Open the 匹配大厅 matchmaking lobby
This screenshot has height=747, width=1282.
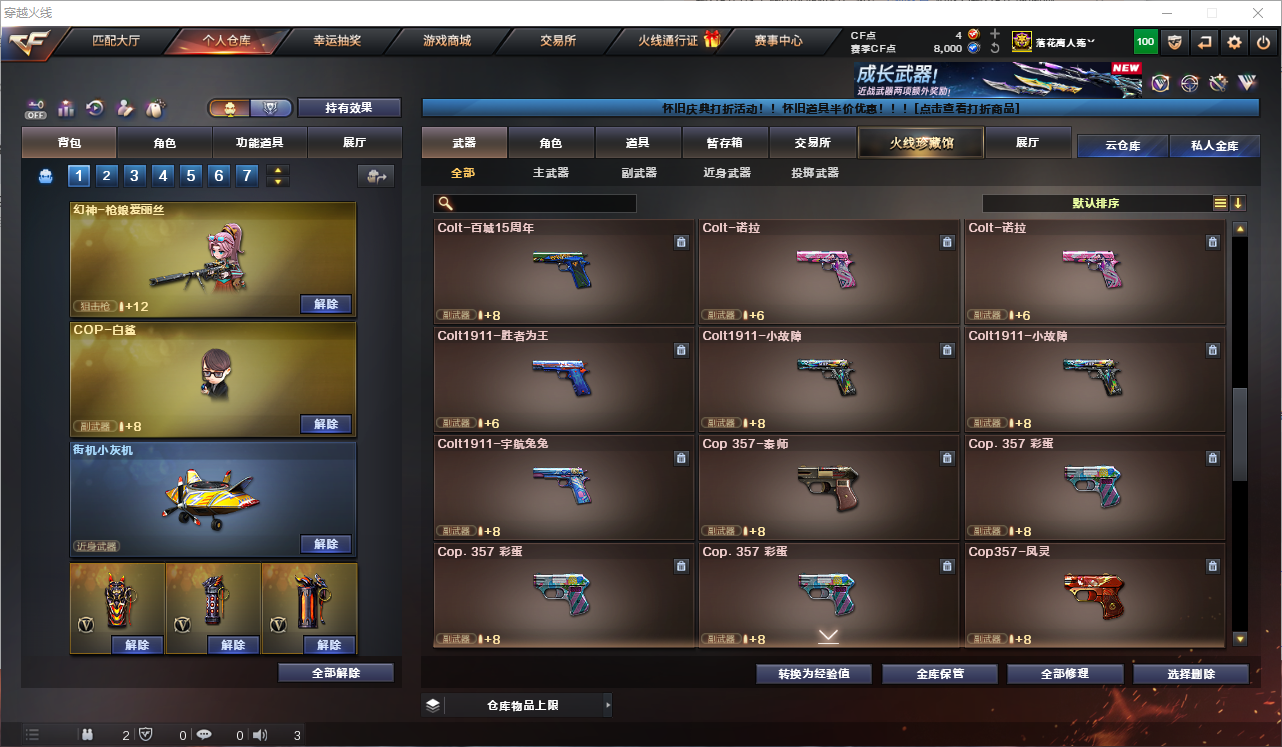pos(116,41)
